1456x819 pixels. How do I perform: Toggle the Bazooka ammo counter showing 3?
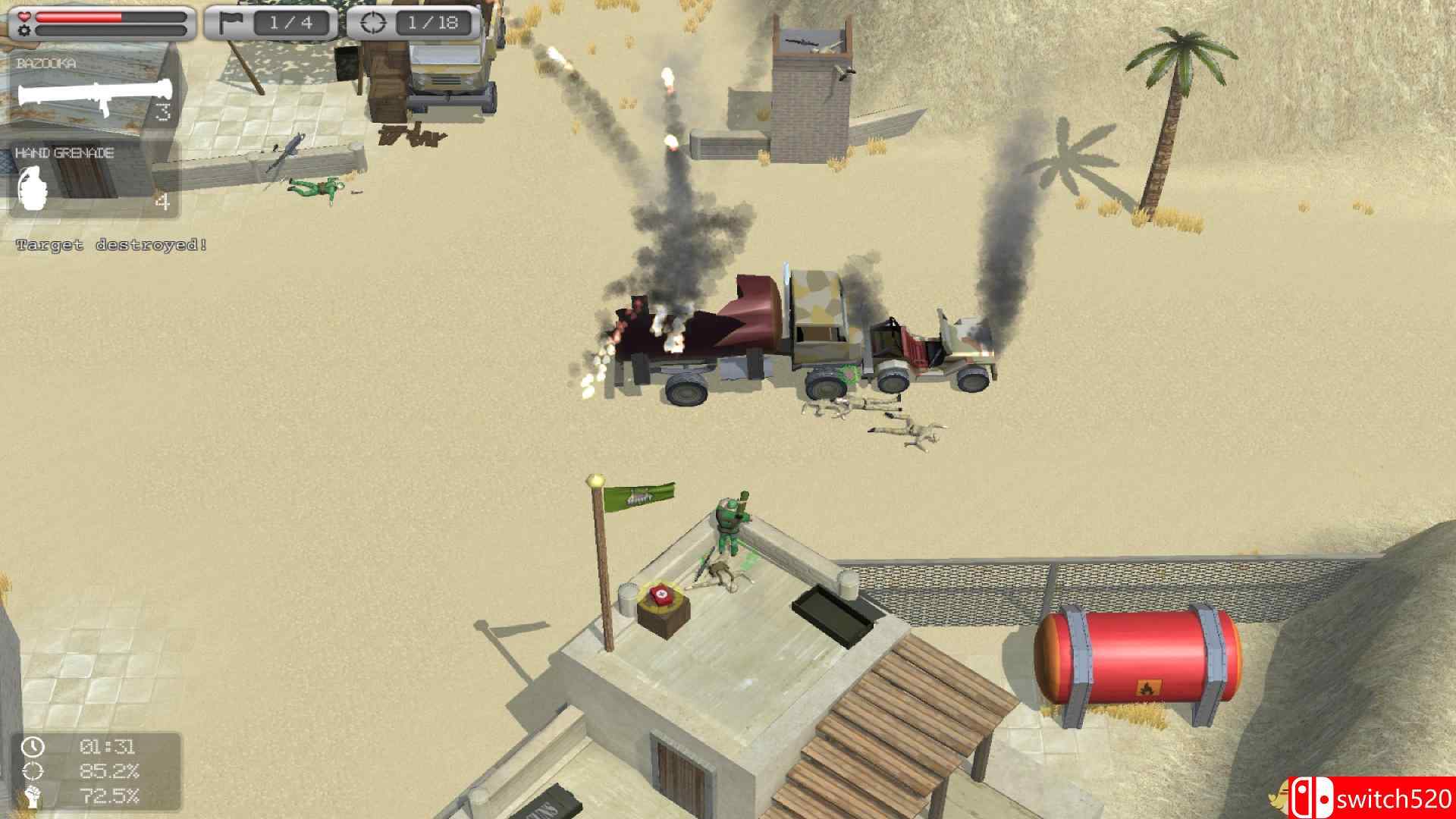pyautogui.click(x=164, y=114)
